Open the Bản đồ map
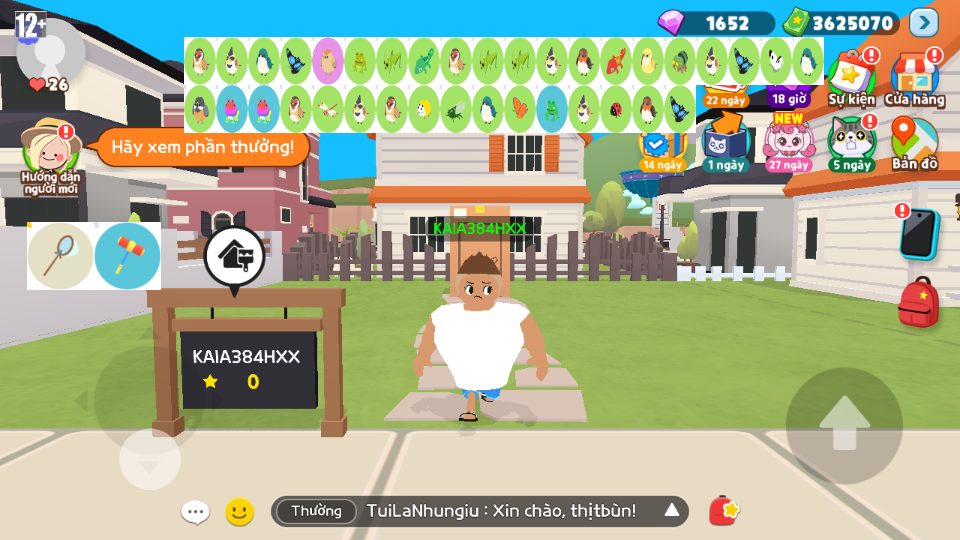The height and width of the screenshot is (540, 960). (x=914, y=143)
